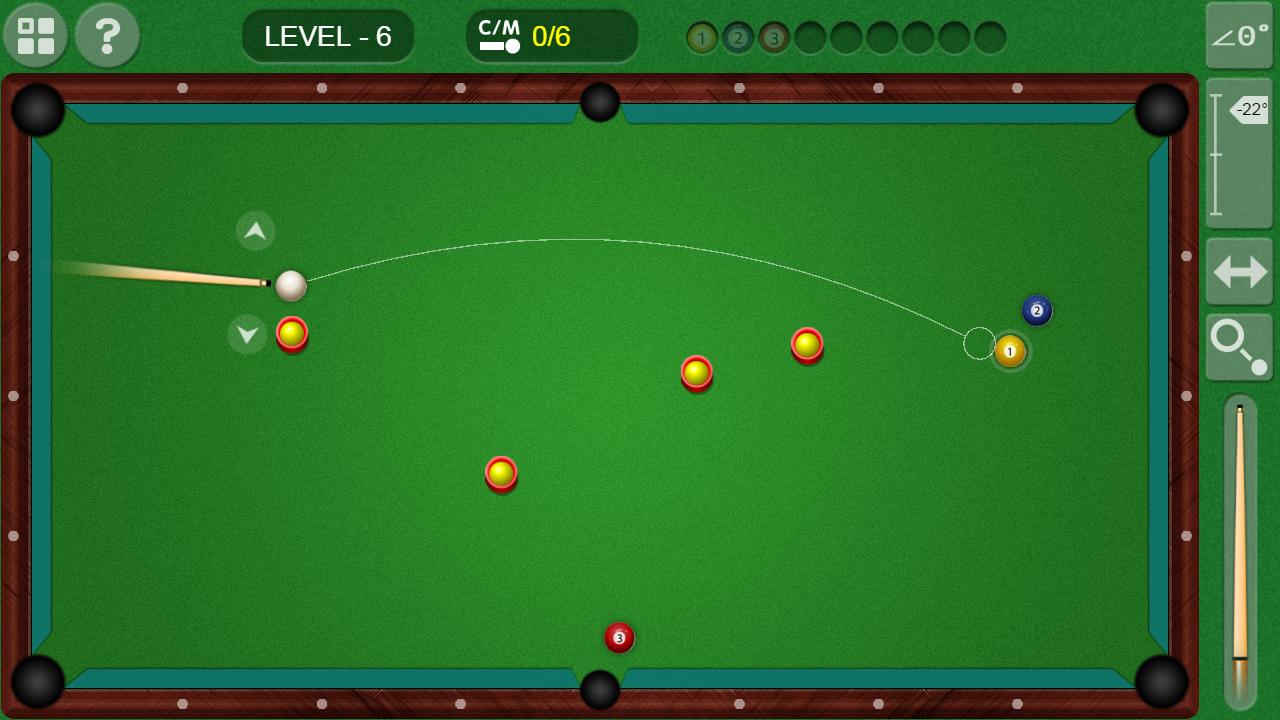
Task: Select the ball 1 progress indicator
Action: click(x=703, y=38)
